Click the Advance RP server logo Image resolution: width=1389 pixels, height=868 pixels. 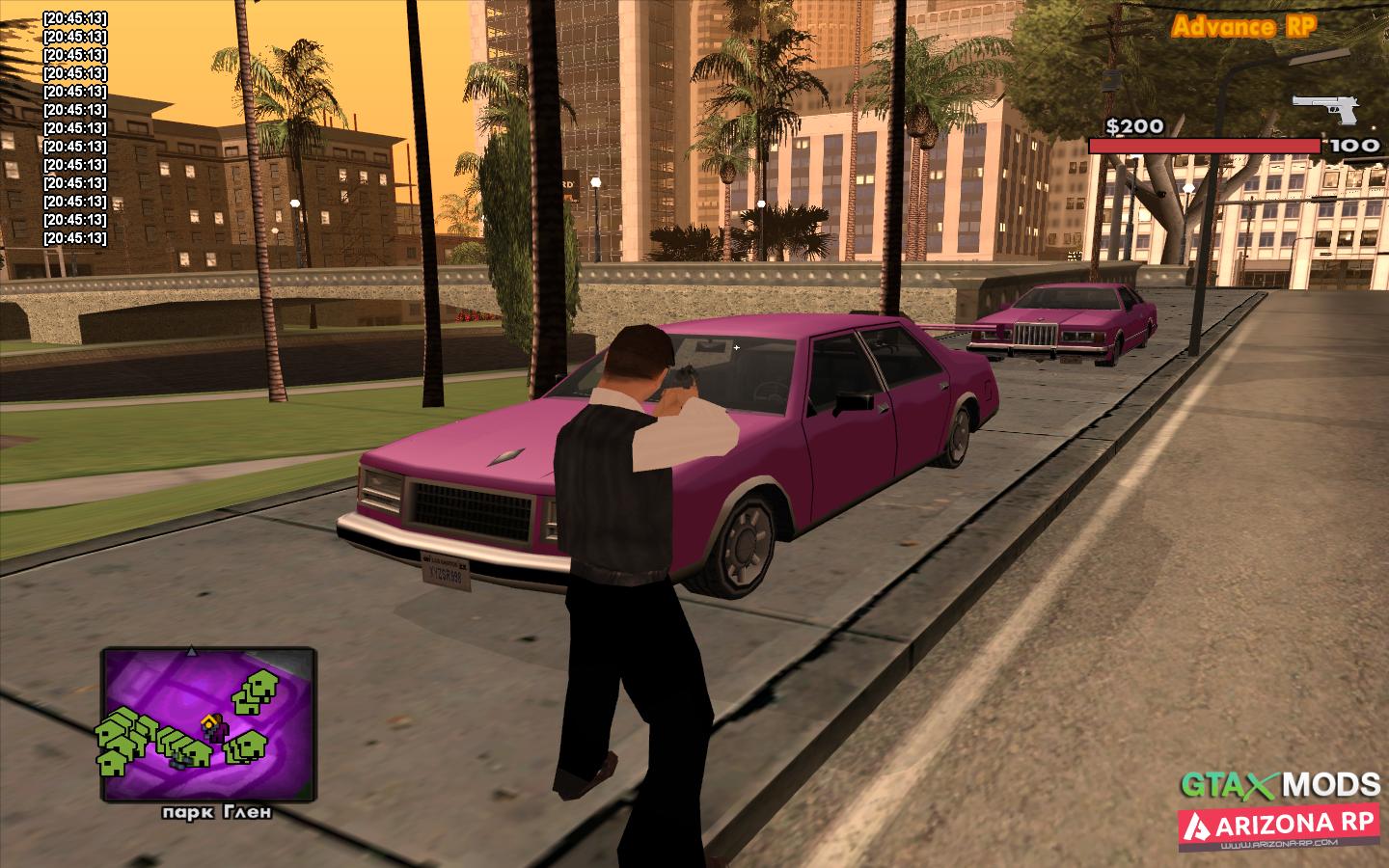[x=1243, y=27]
